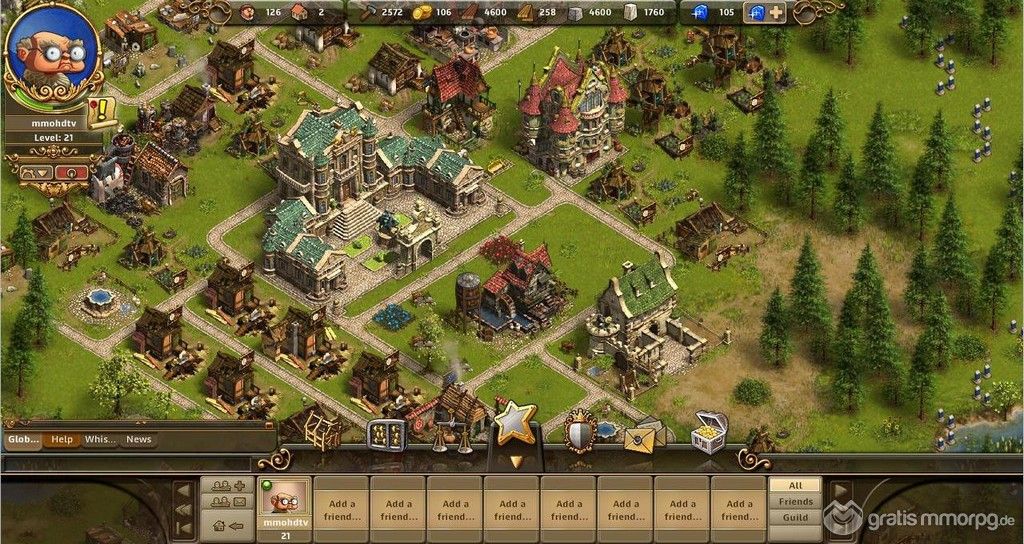Open the trade scales menu
This screenshot has width=1024, height=544.
pyautogui.click(x=451, y=437)
